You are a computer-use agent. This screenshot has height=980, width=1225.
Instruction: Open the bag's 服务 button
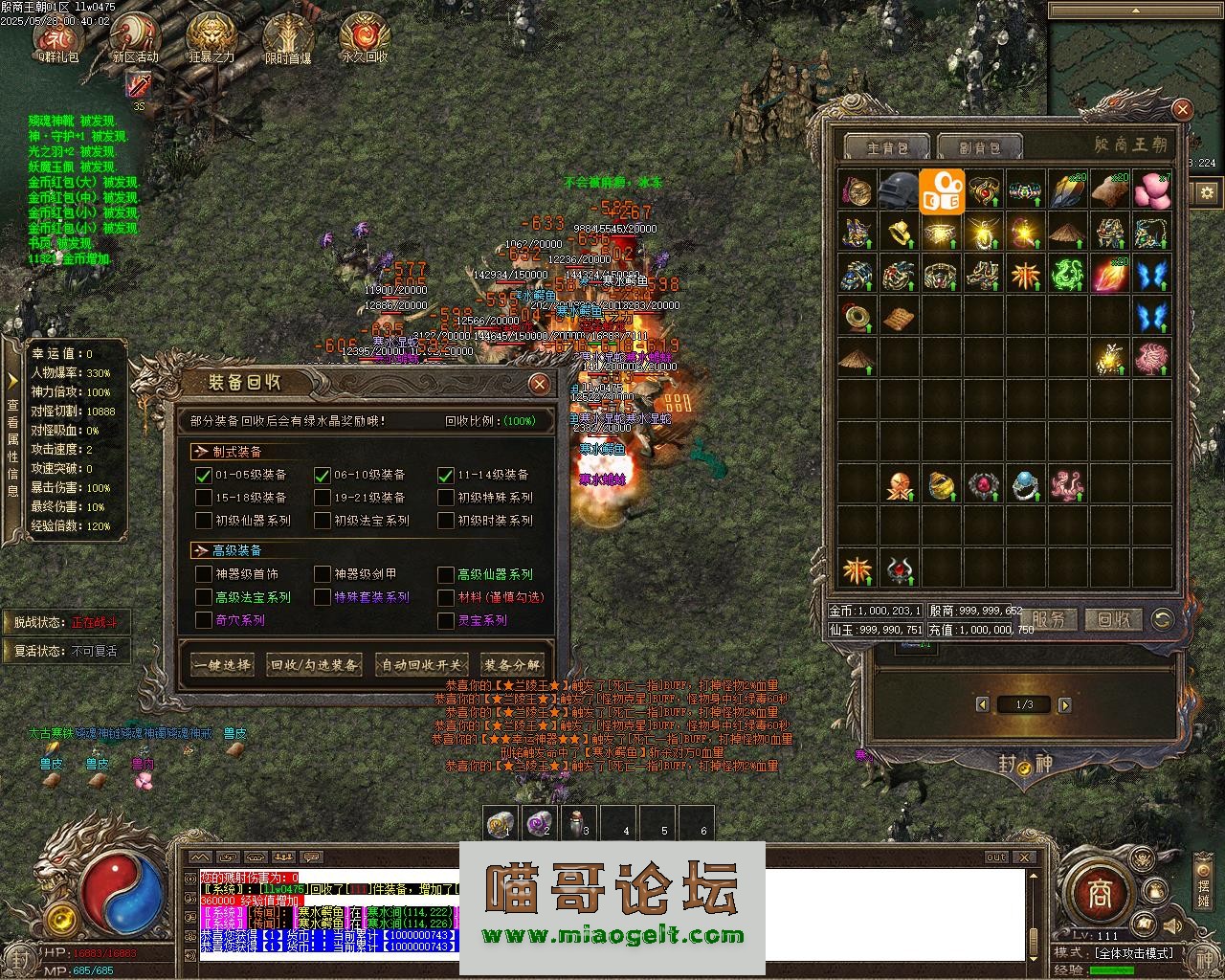tap(1050, 619)
